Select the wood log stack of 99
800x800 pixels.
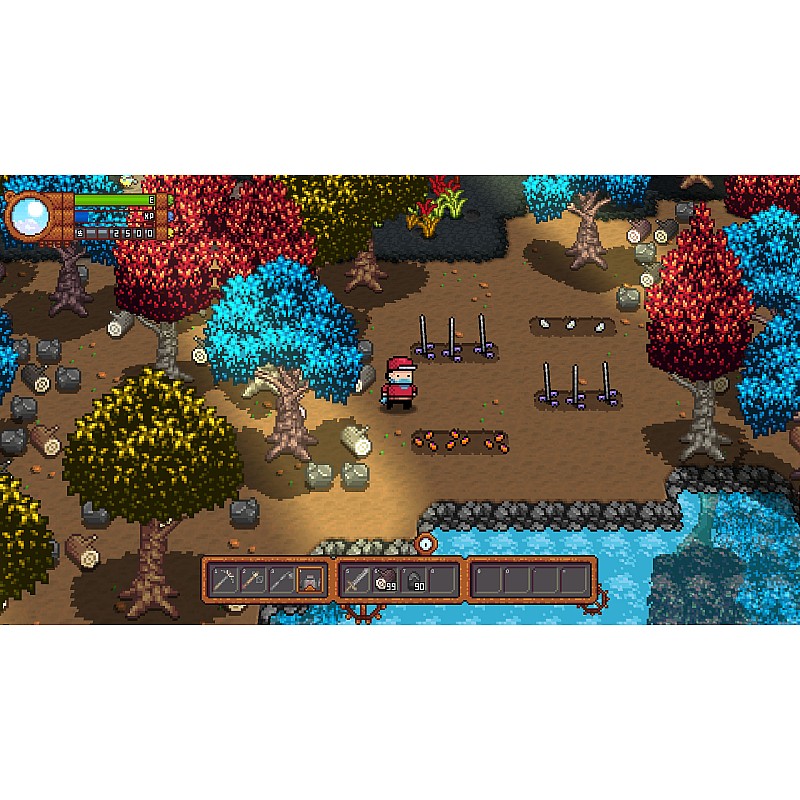[386, 579]
